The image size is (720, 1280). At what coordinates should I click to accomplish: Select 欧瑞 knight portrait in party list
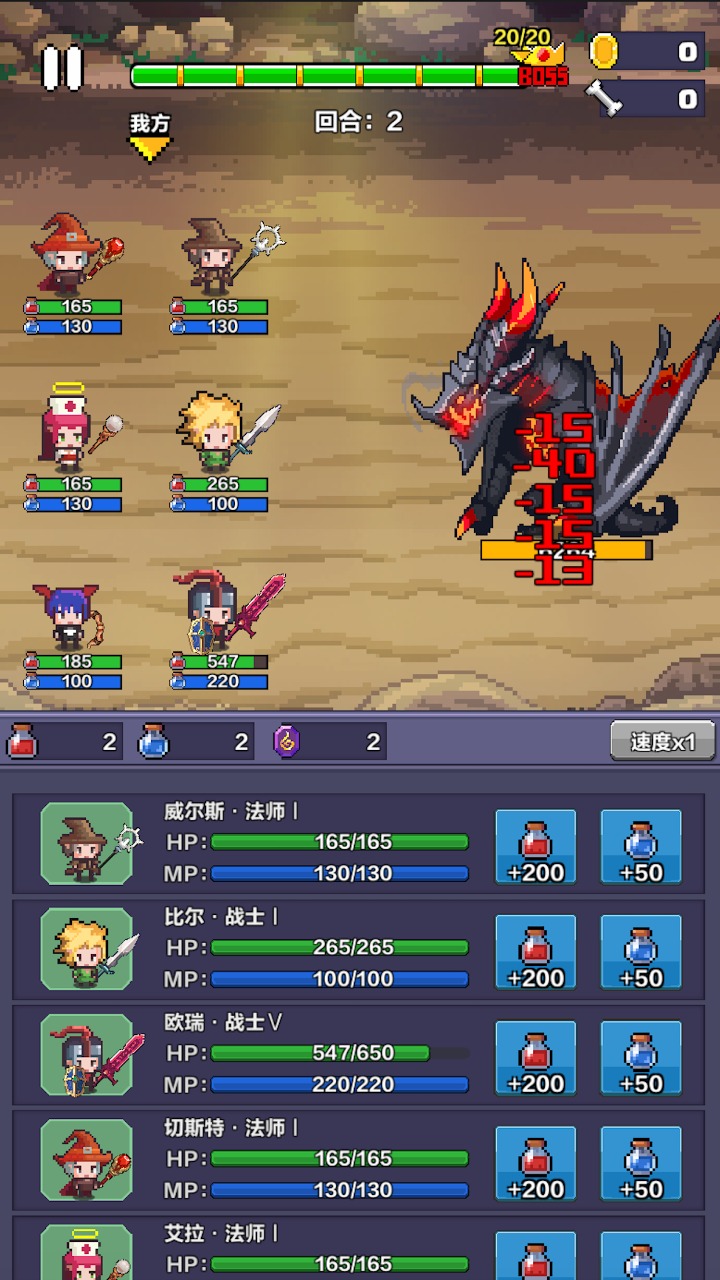pos(87,1055)
